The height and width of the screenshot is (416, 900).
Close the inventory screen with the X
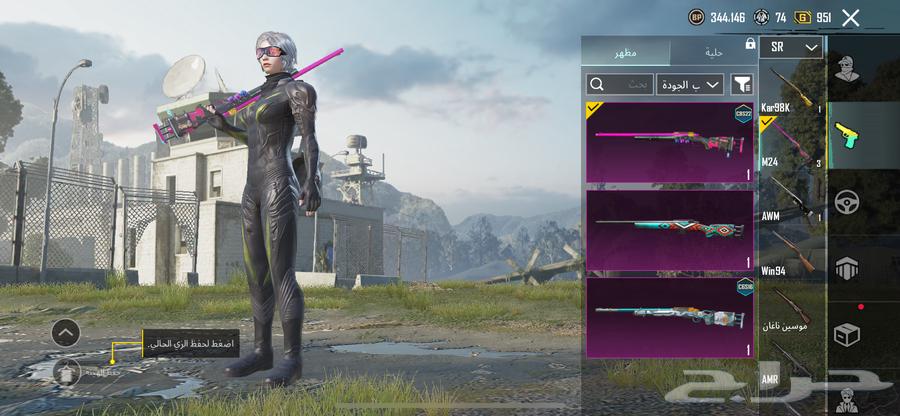pyautogui.click(x=851, y=17)
